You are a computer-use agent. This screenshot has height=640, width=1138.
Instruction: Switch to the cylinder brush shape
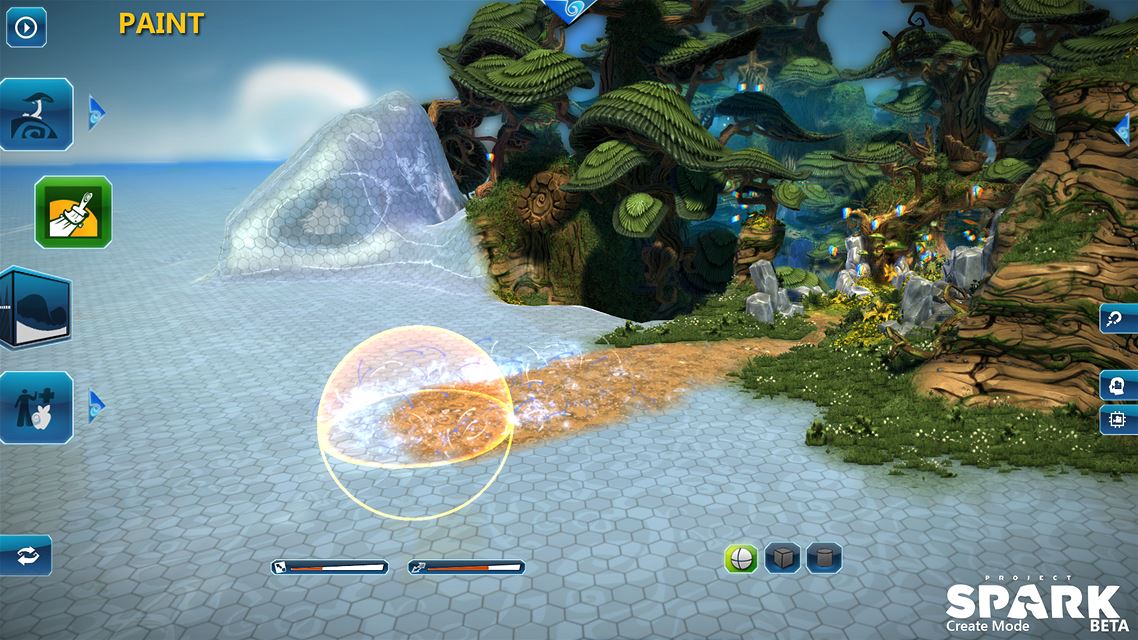pos(823,558)
